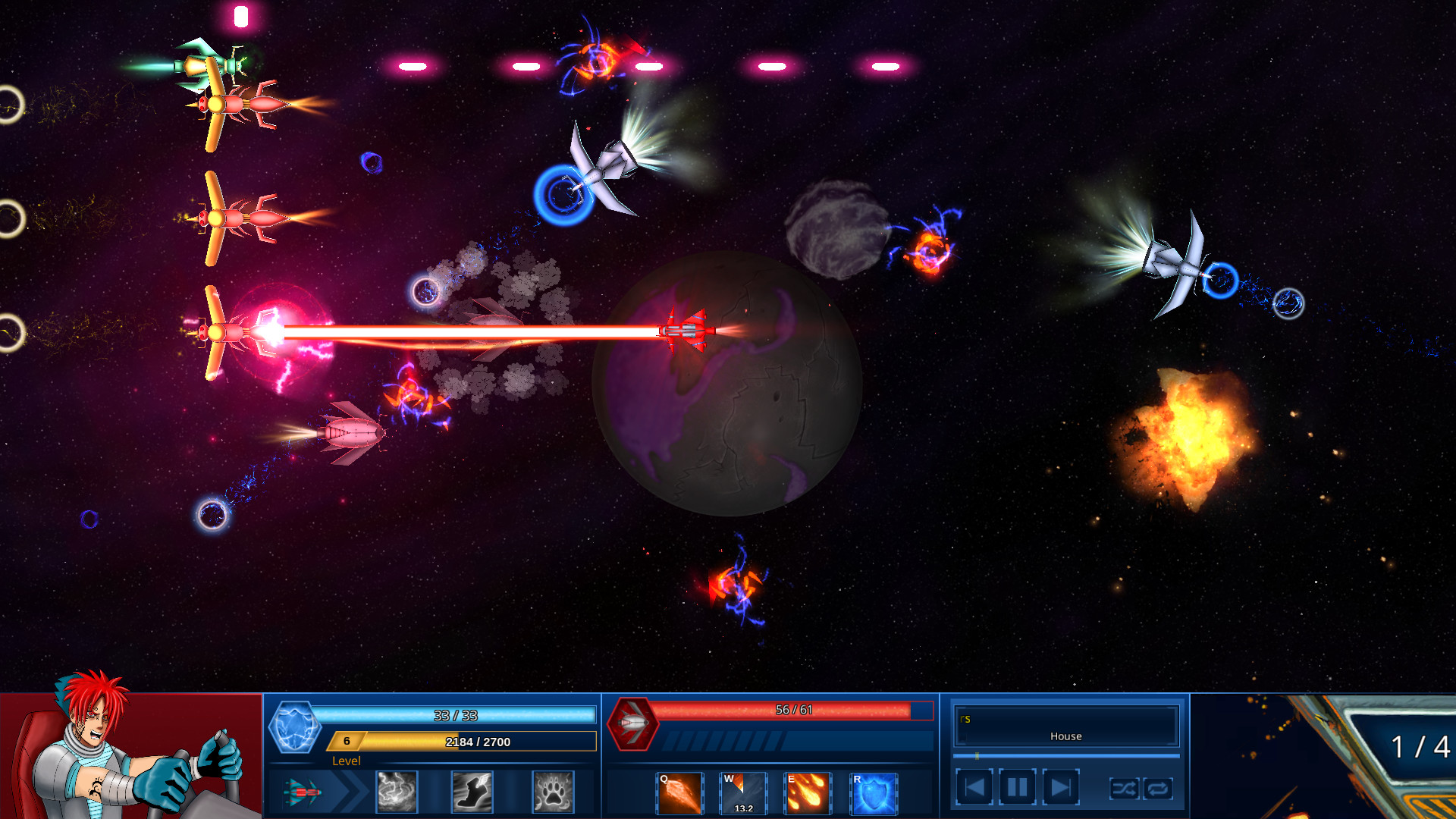Activate the Q fireball ability
Screen dimensions: 1456x819
coord(679,793)
